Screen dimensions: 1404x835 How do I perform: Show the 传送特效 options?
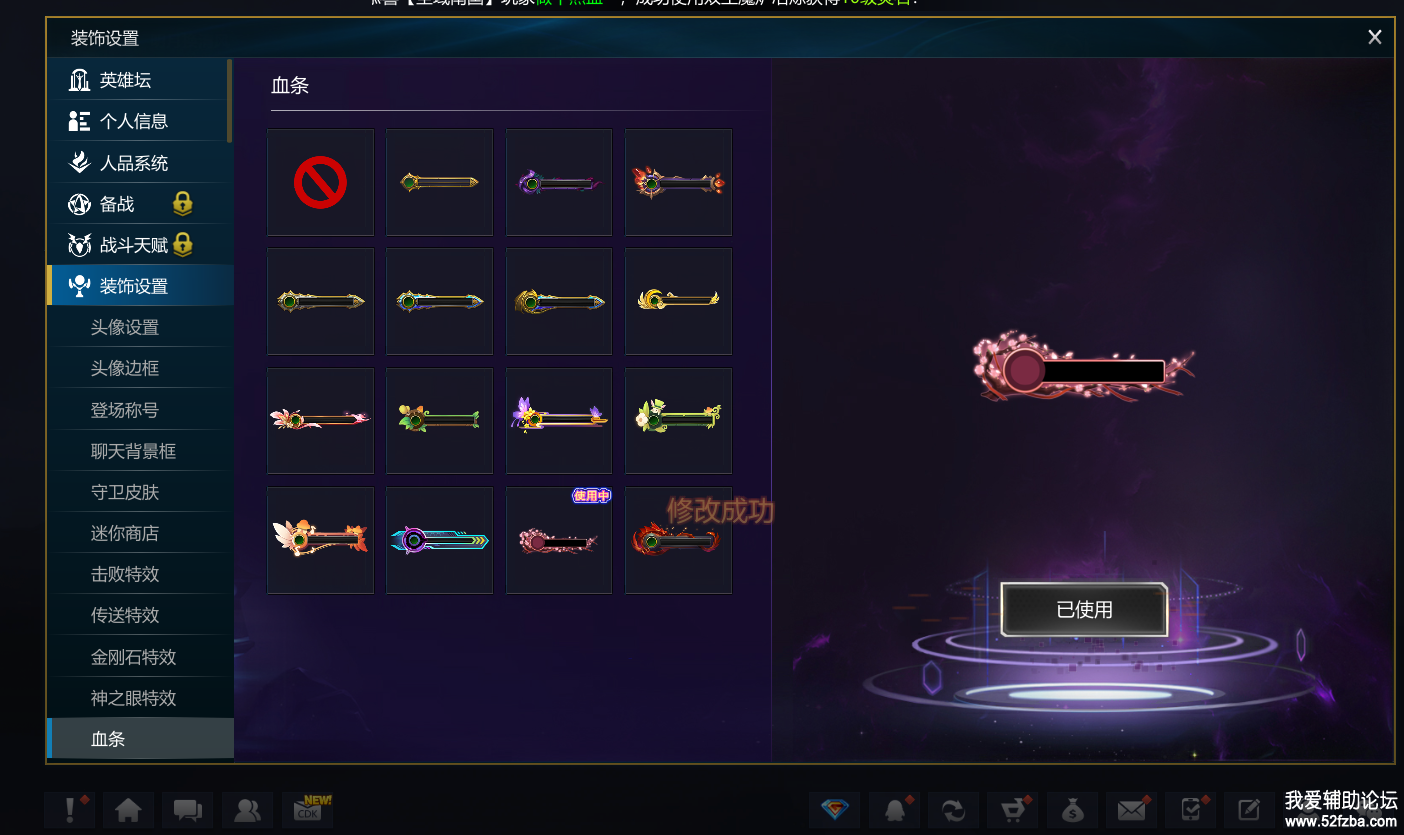pyautogui.click(x=125, y=615)
